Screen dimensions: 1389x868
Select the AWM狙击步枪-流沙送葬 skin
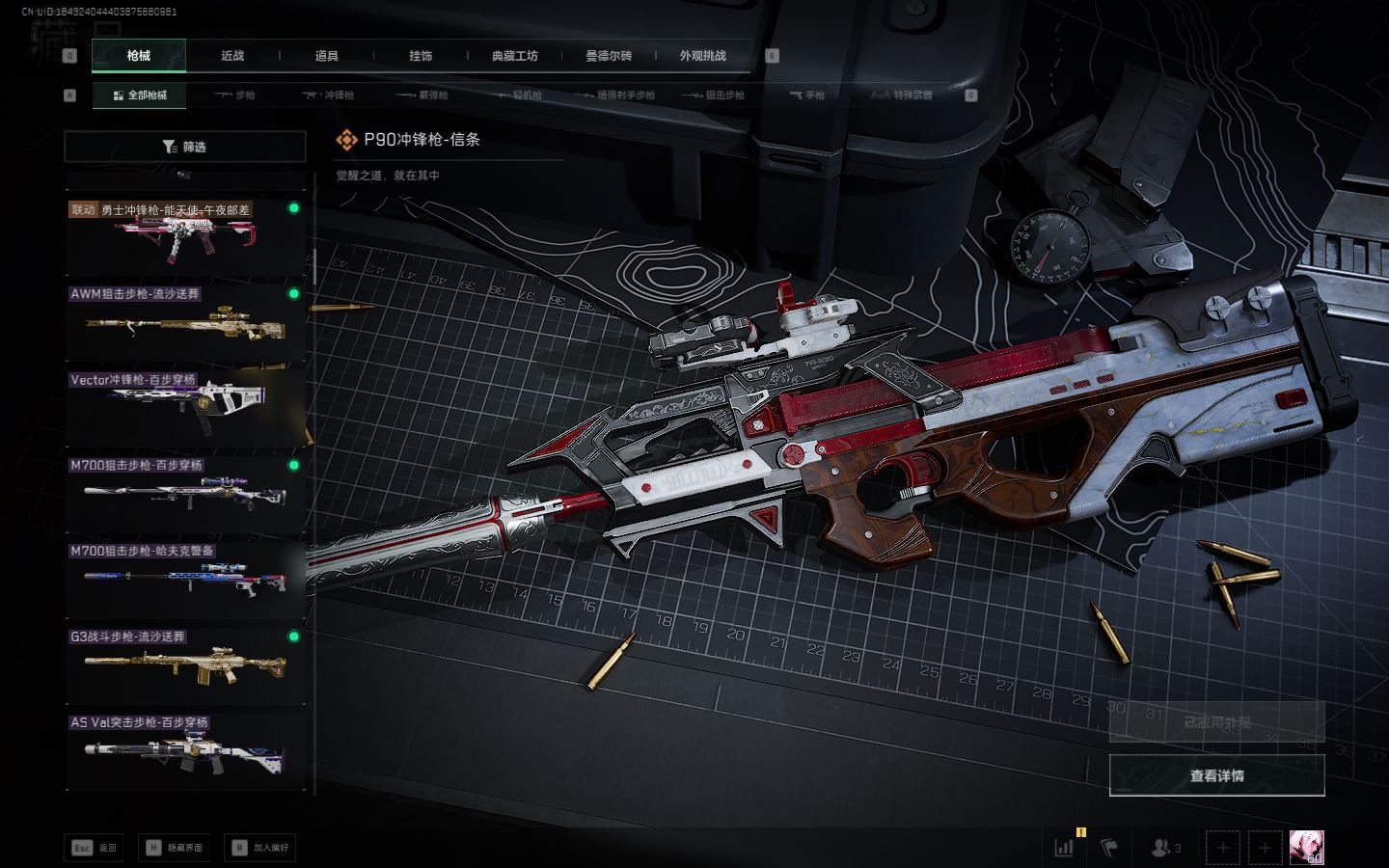click(185, 323)
